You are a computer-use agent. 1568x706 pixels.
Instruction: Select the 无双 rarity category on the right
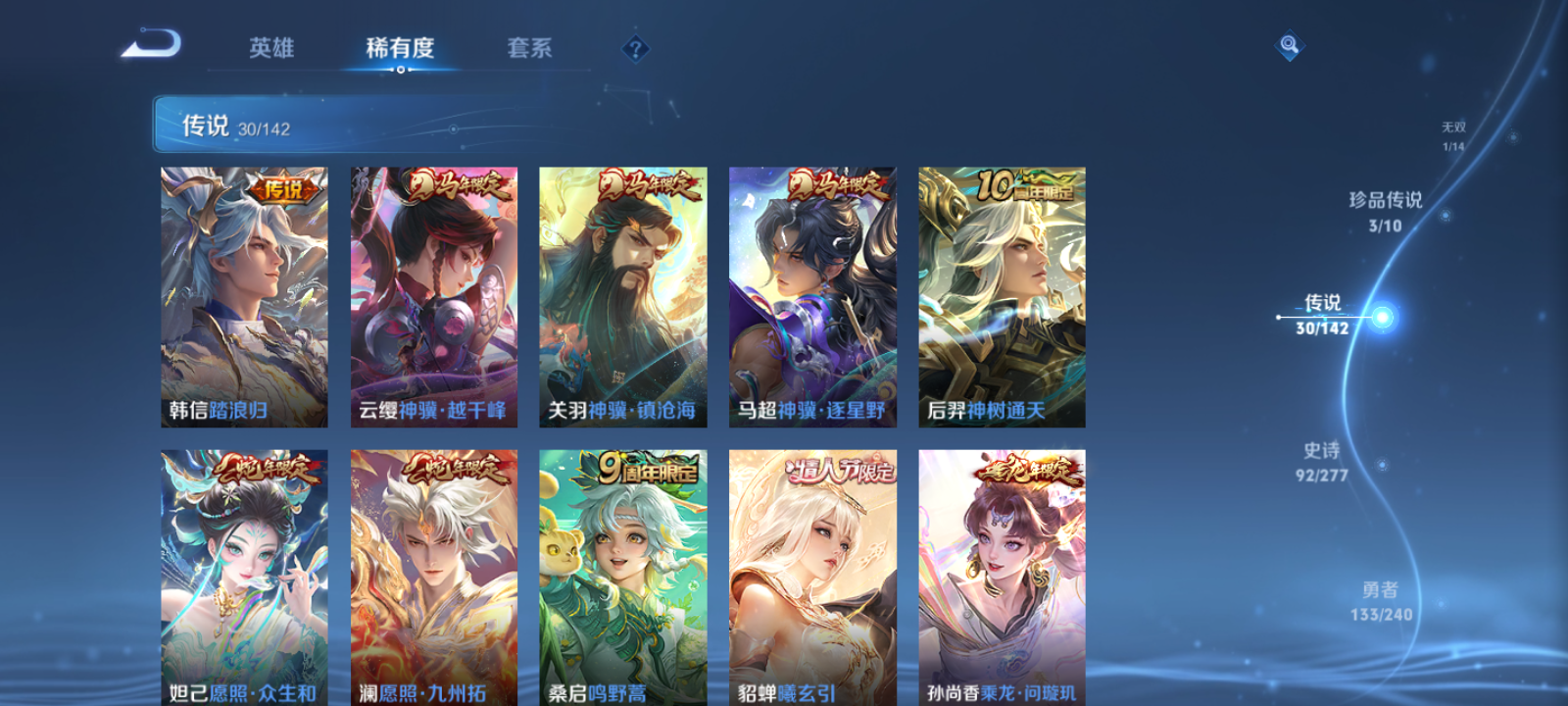(x=1453, y=131)
